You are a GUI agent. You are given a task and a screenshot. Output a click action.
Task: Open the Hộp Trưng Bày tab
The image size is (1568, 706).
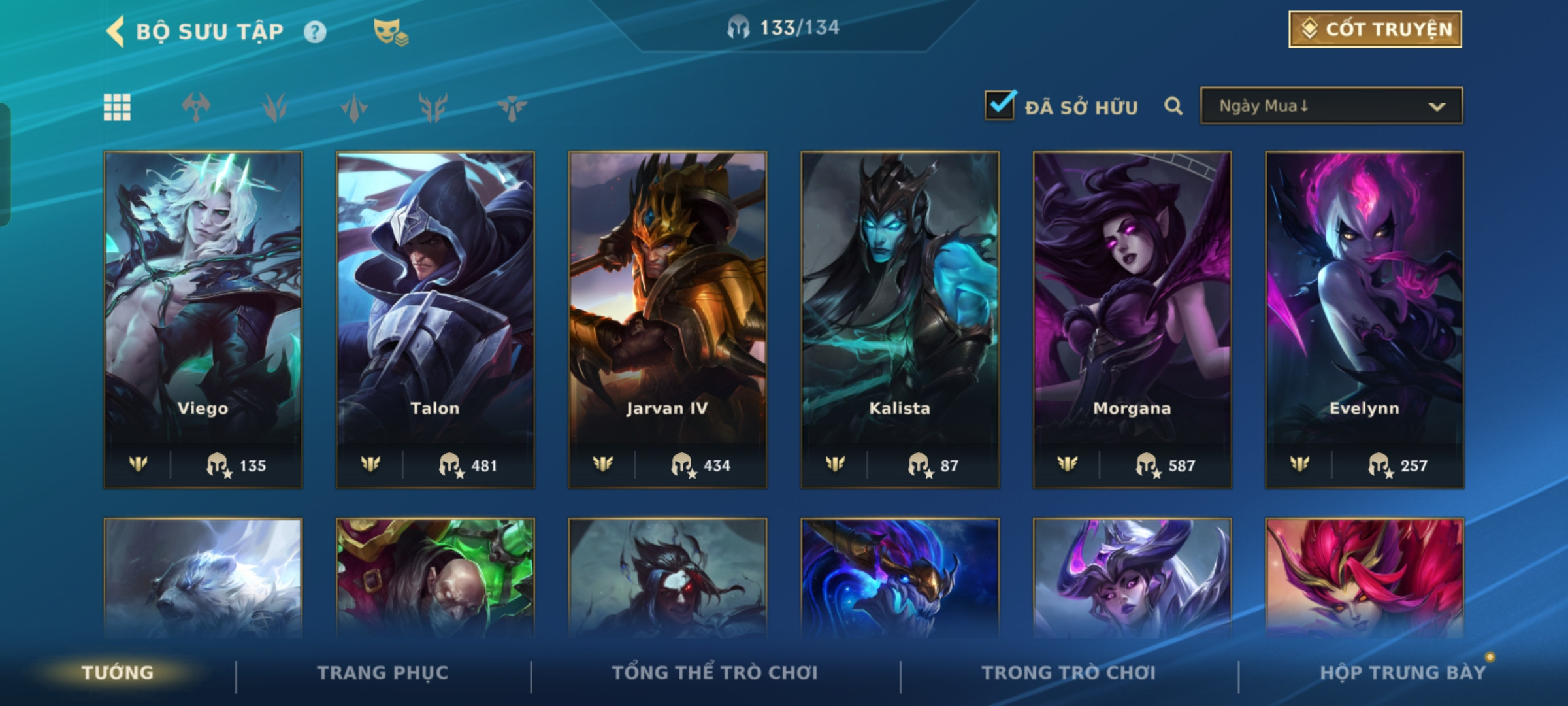(1402, 673)
